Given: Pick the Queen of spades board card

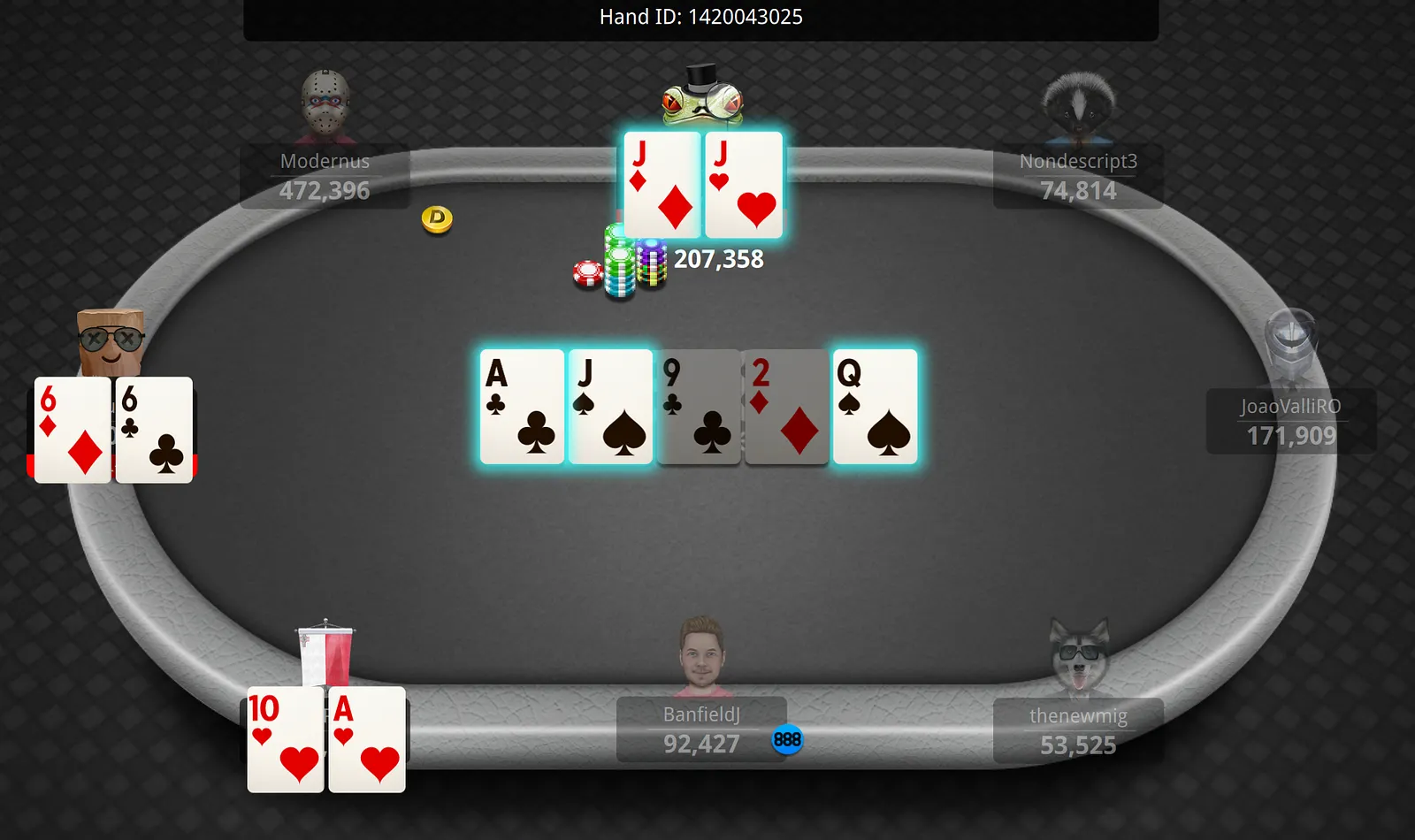Looking at the screenshot, I should point(875,407).
